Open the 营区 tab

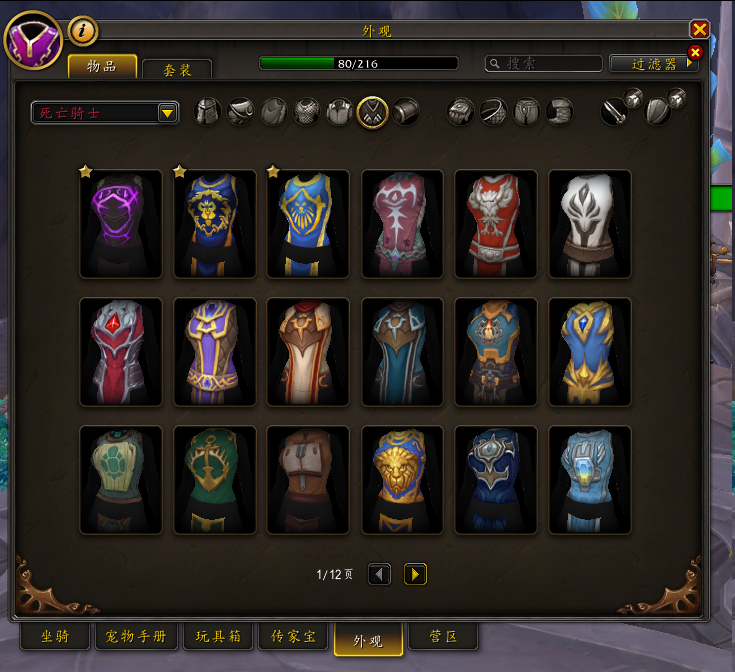(443, 637)
